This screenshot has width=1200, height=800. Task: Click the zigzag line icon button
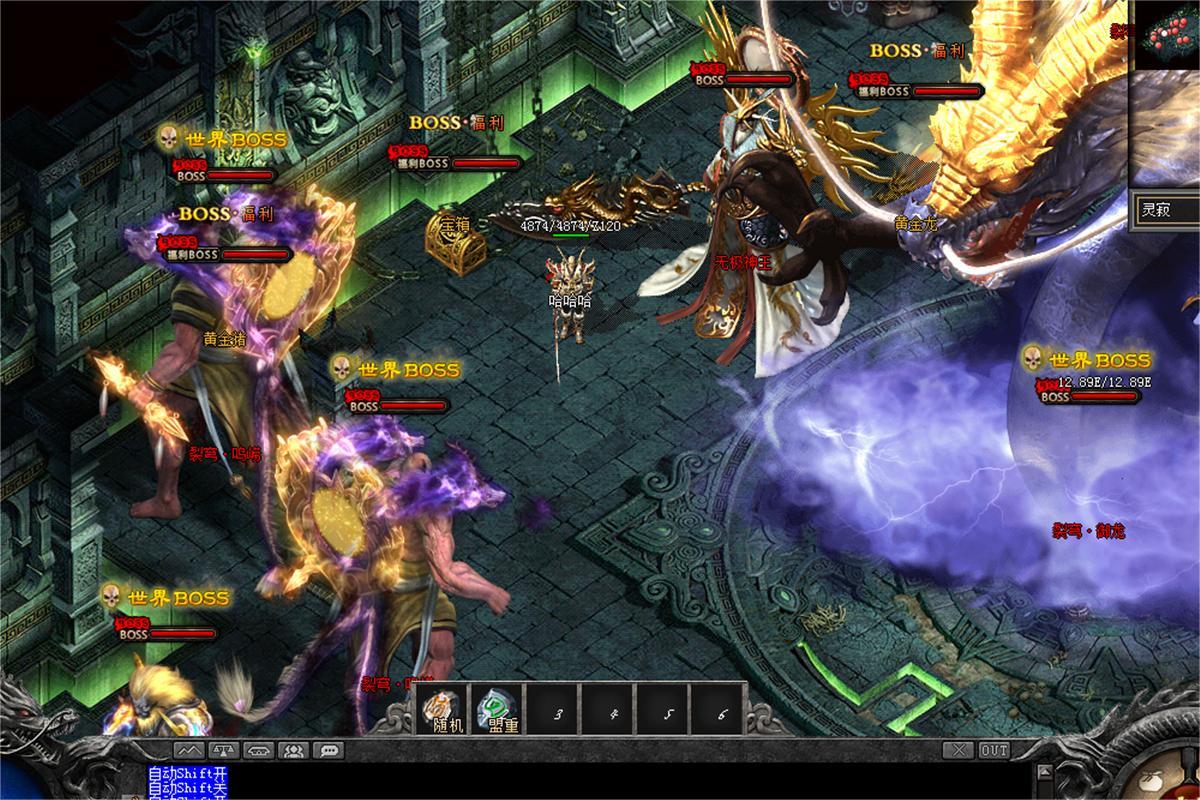[x=190, y=749]
